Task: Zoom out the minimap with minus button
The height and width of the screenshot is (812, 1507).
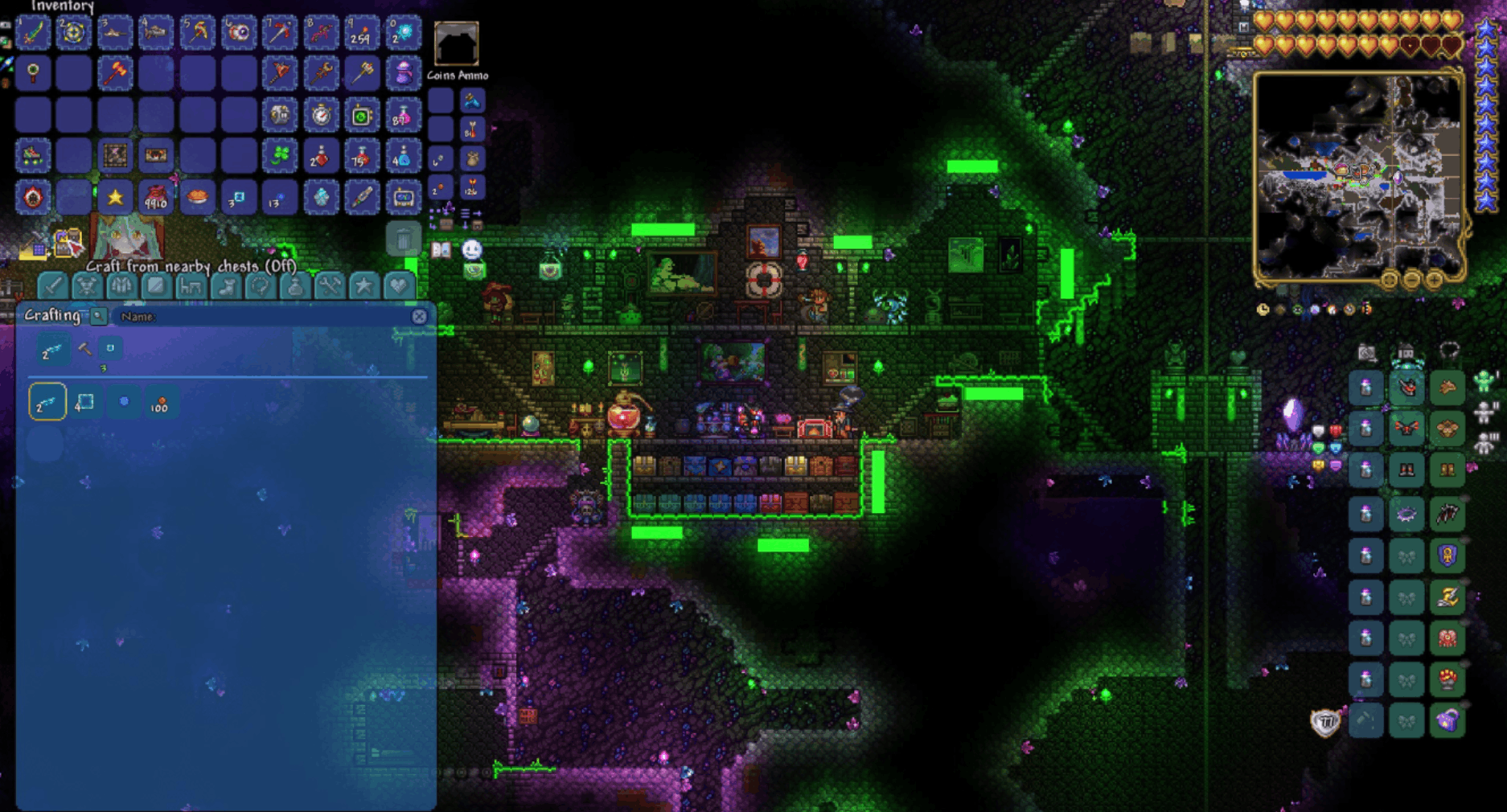Action: point(1411,280)
